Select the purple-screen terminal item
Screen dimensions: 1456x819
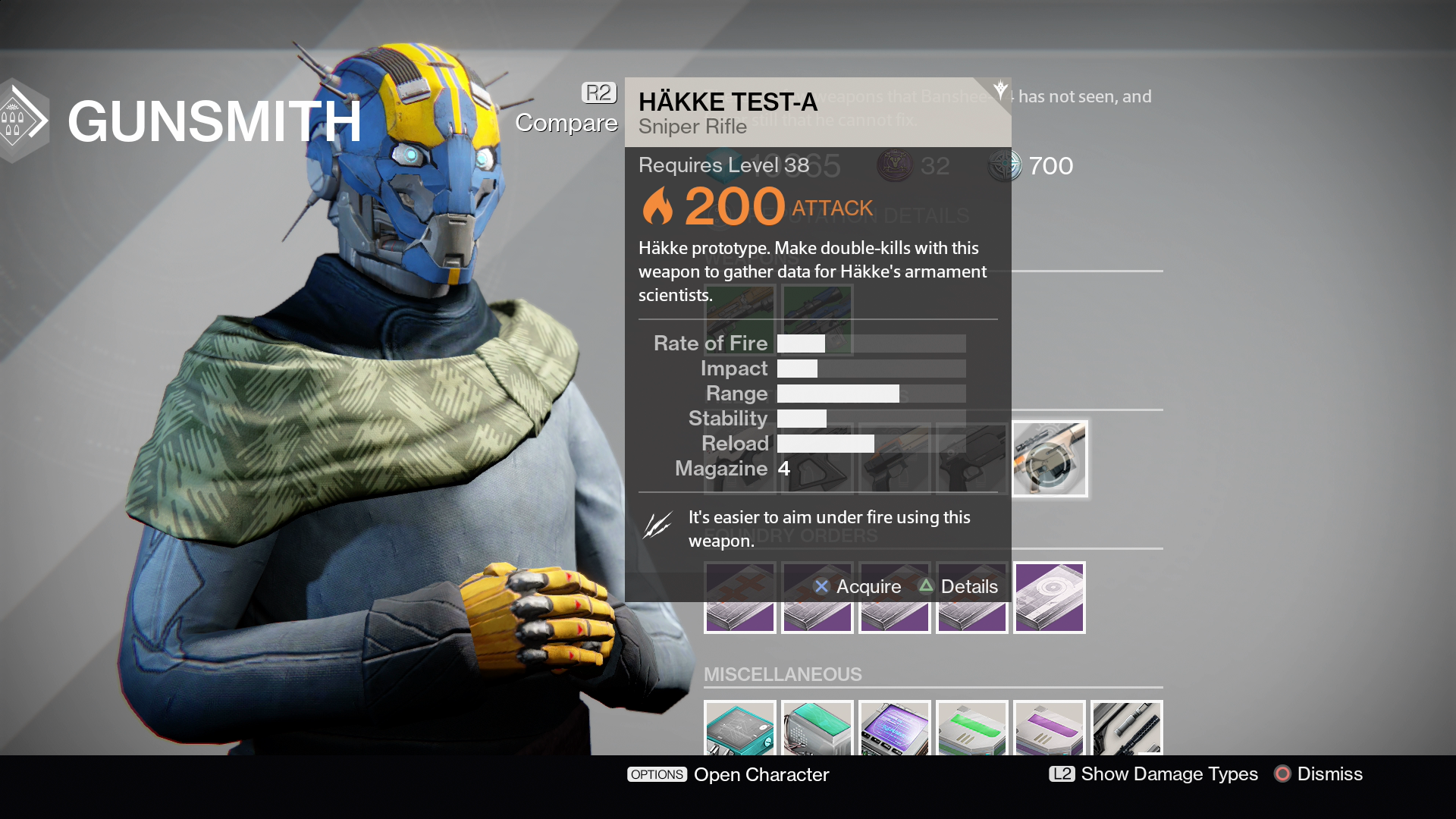click(895, 729)
